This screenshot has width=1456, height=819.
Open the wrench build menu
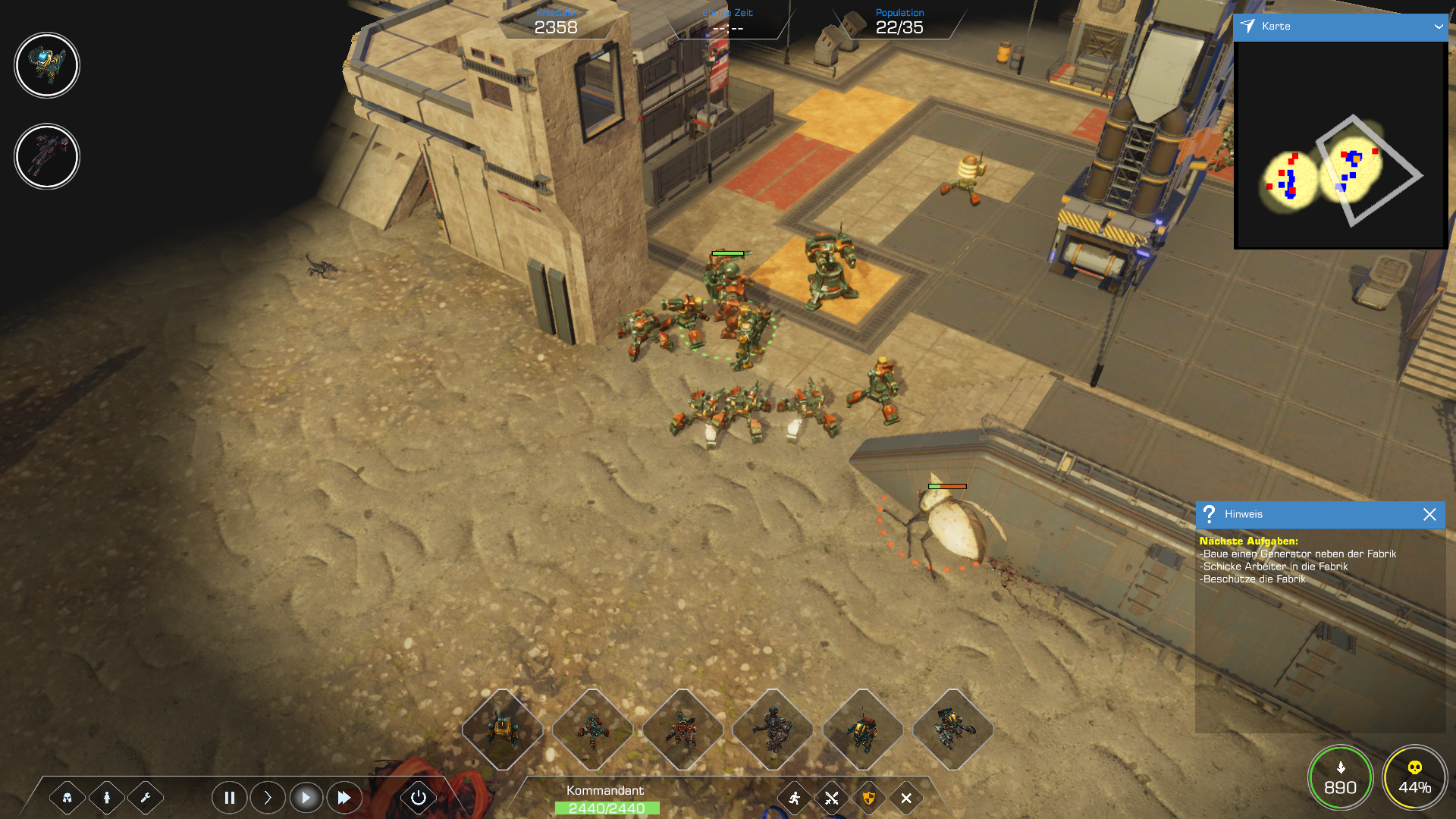146,798
